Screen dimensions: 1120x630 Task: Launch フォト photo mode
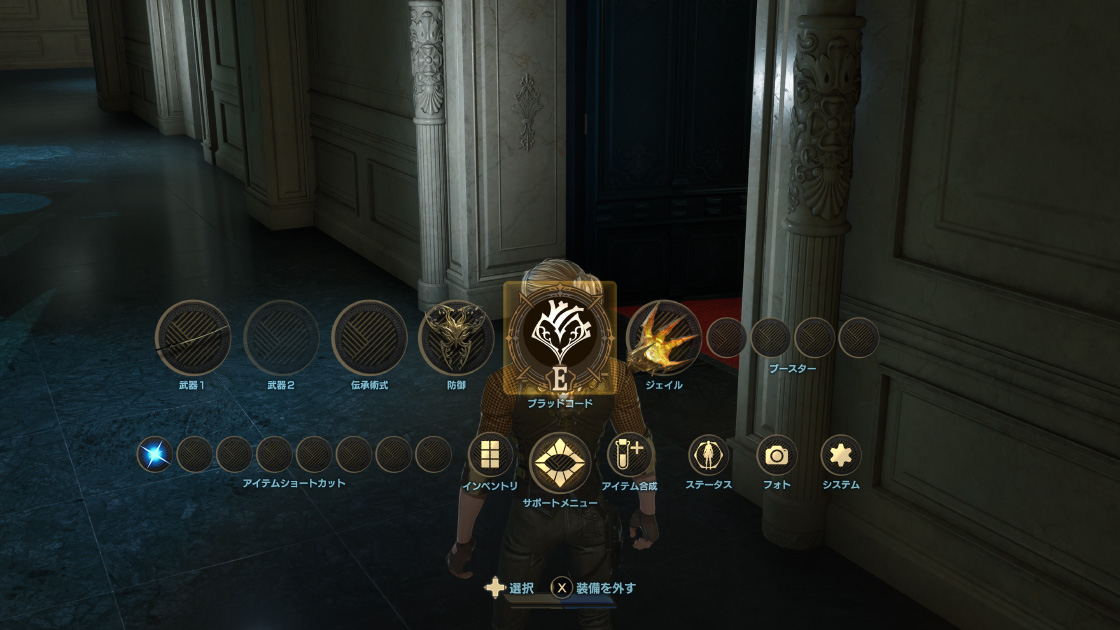pyautogui.click(x=776, y=455)
